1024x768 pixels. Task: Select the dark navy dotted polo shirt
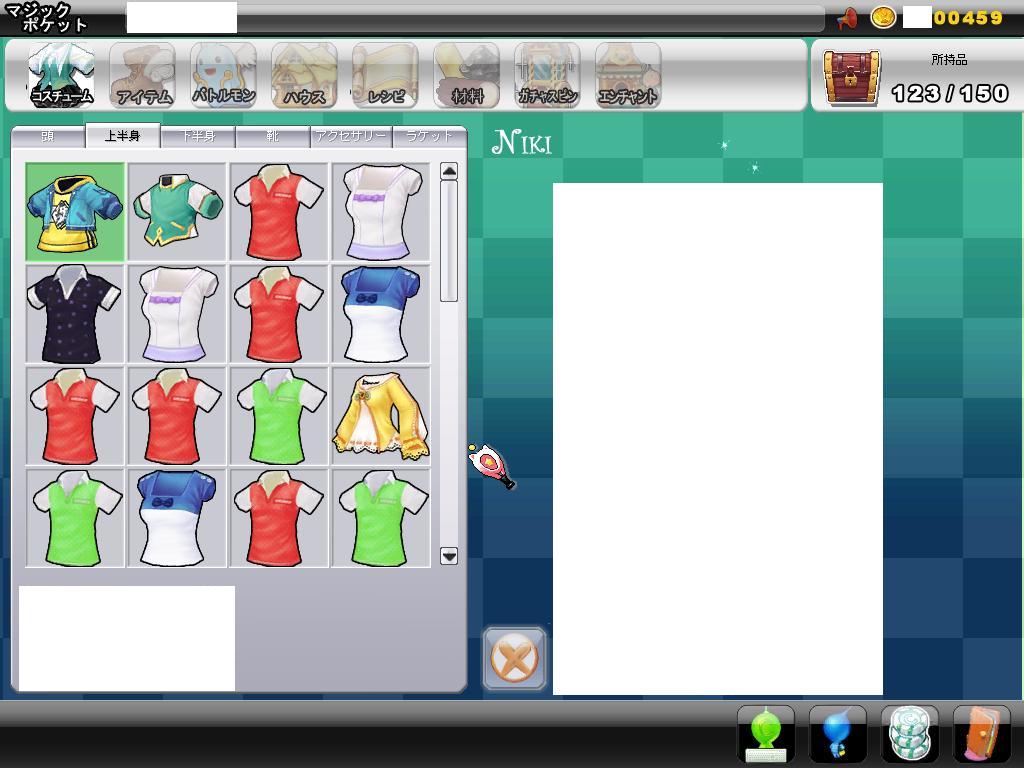(x=75, y=314)
